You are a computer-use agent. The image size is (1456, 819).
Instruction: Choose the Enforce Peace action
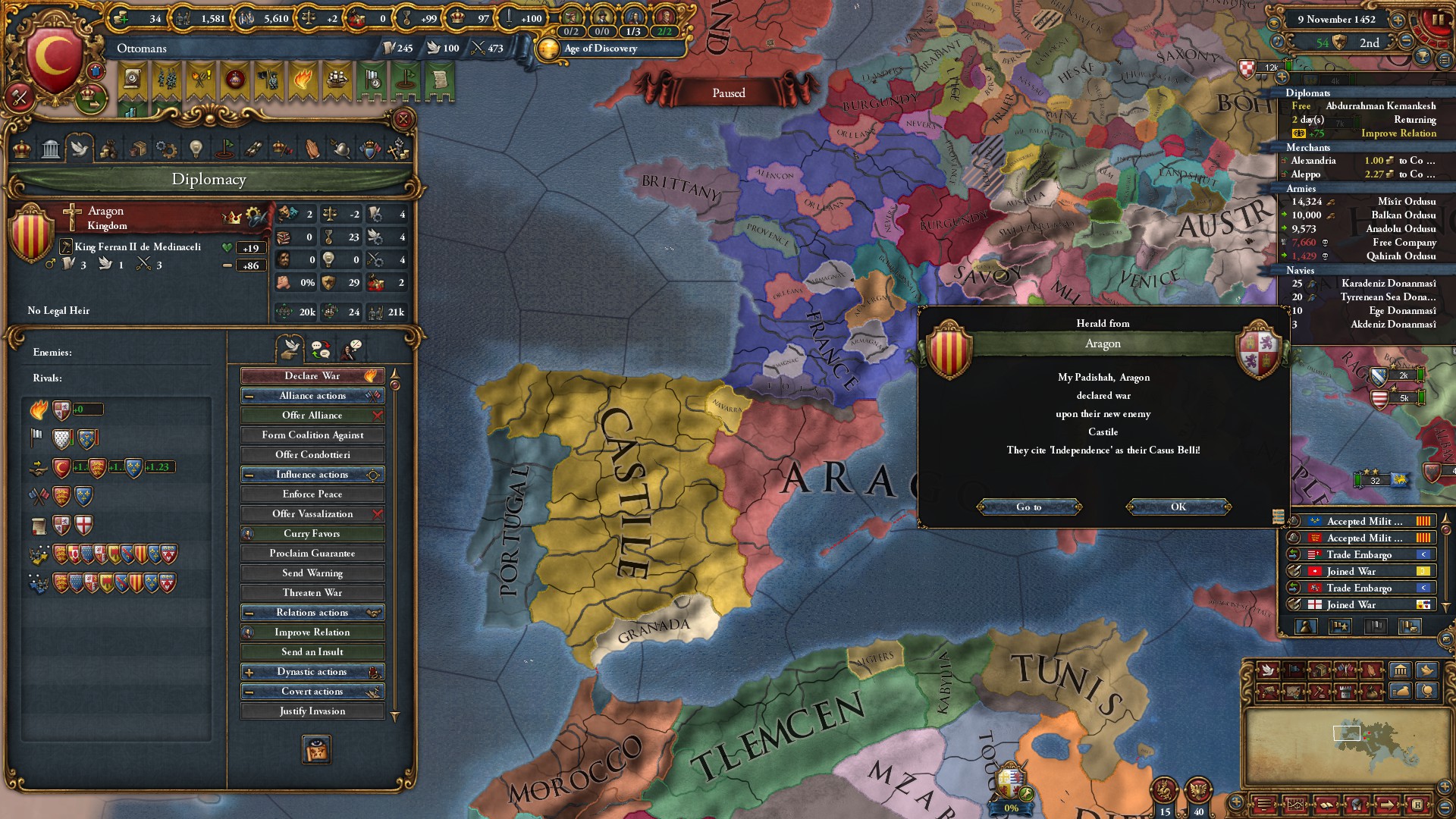coord(312,494)
